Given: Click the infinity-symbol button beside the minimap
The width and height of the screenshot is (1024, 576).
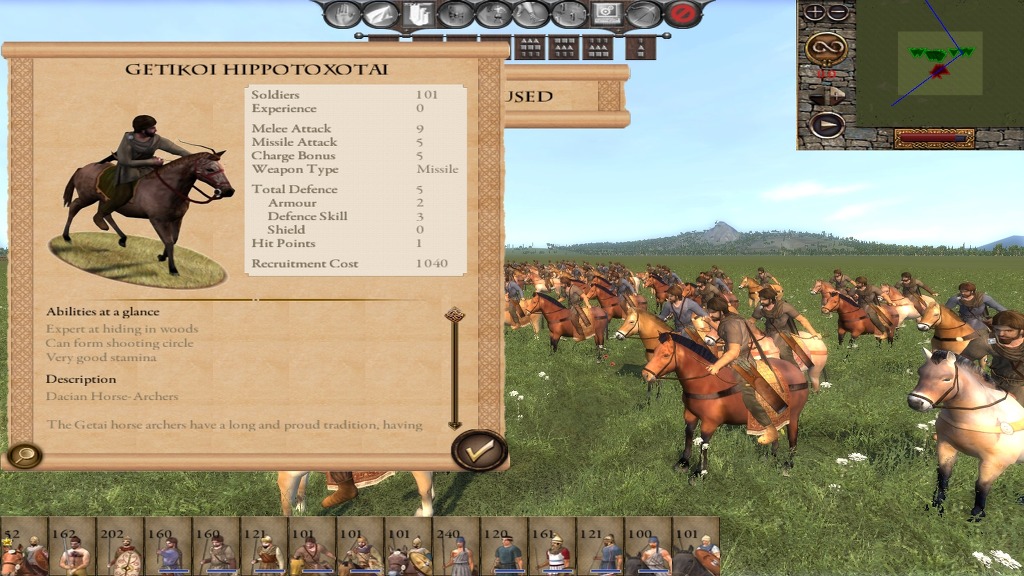Looking at the screenshot, I should [826, 46].
